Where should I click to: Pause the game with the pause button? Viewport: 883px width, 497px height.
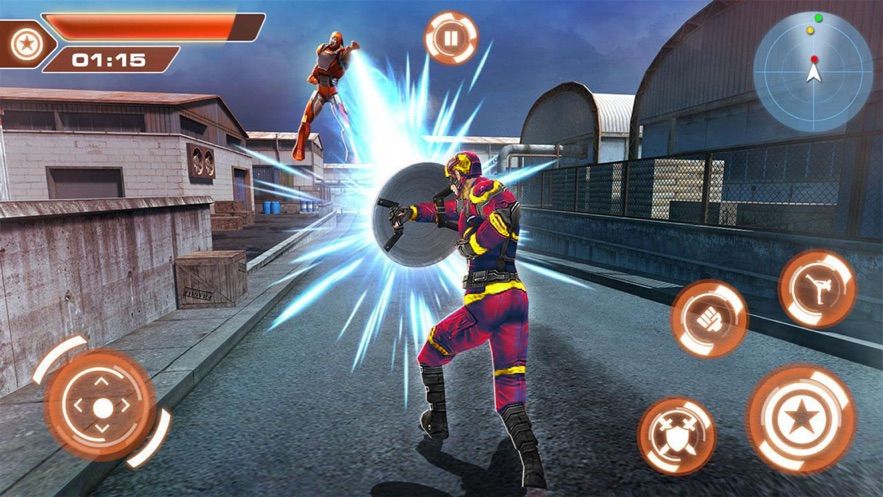click(x=451, y=38)
